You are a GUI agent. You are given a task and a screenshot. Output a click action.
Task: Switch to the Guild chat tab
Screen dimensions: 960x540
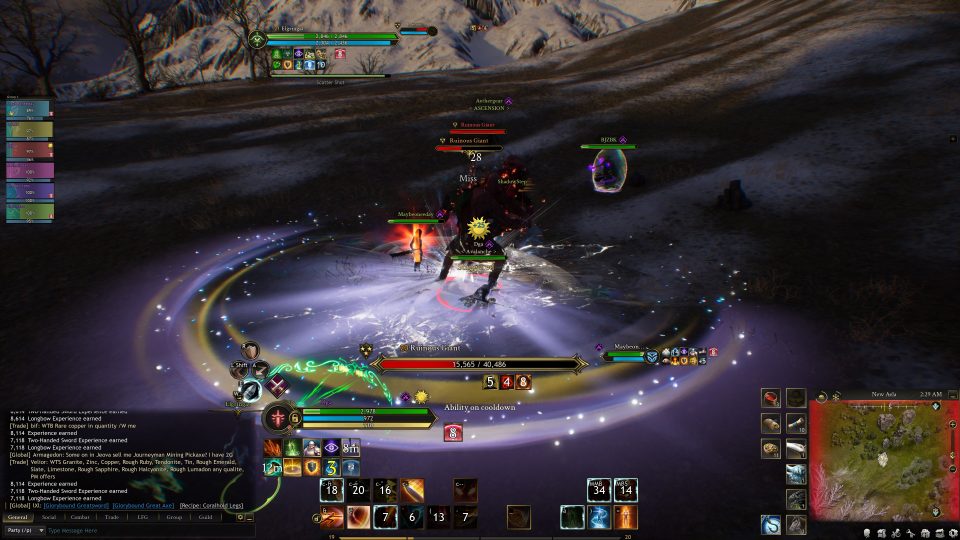point(205,517)
